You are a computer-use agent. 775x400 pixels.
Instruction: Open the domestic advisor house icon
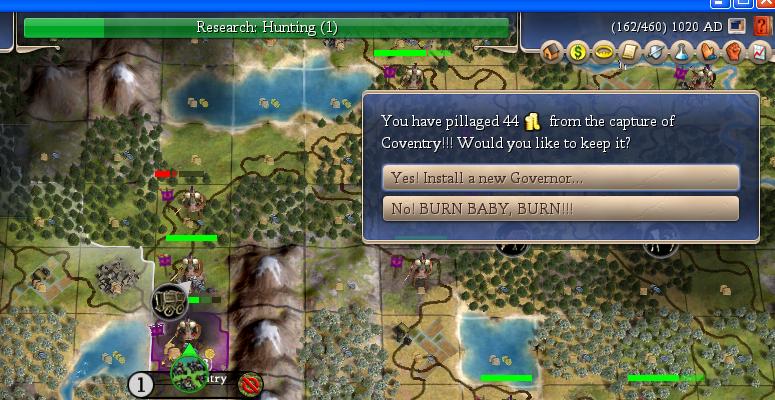(551, 52)
